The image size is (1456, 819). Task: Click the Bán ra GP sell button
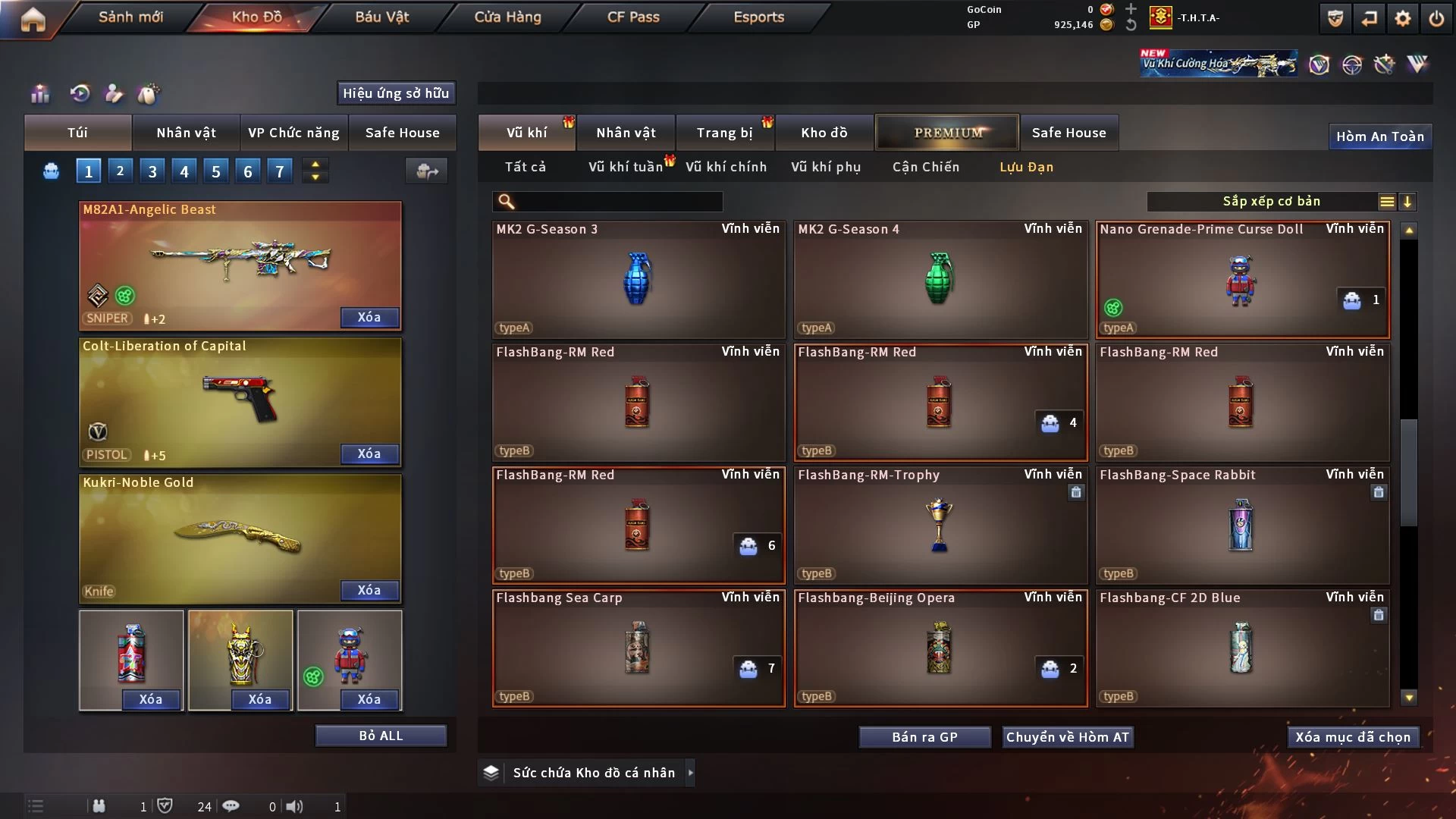click(x=924, y=737)
